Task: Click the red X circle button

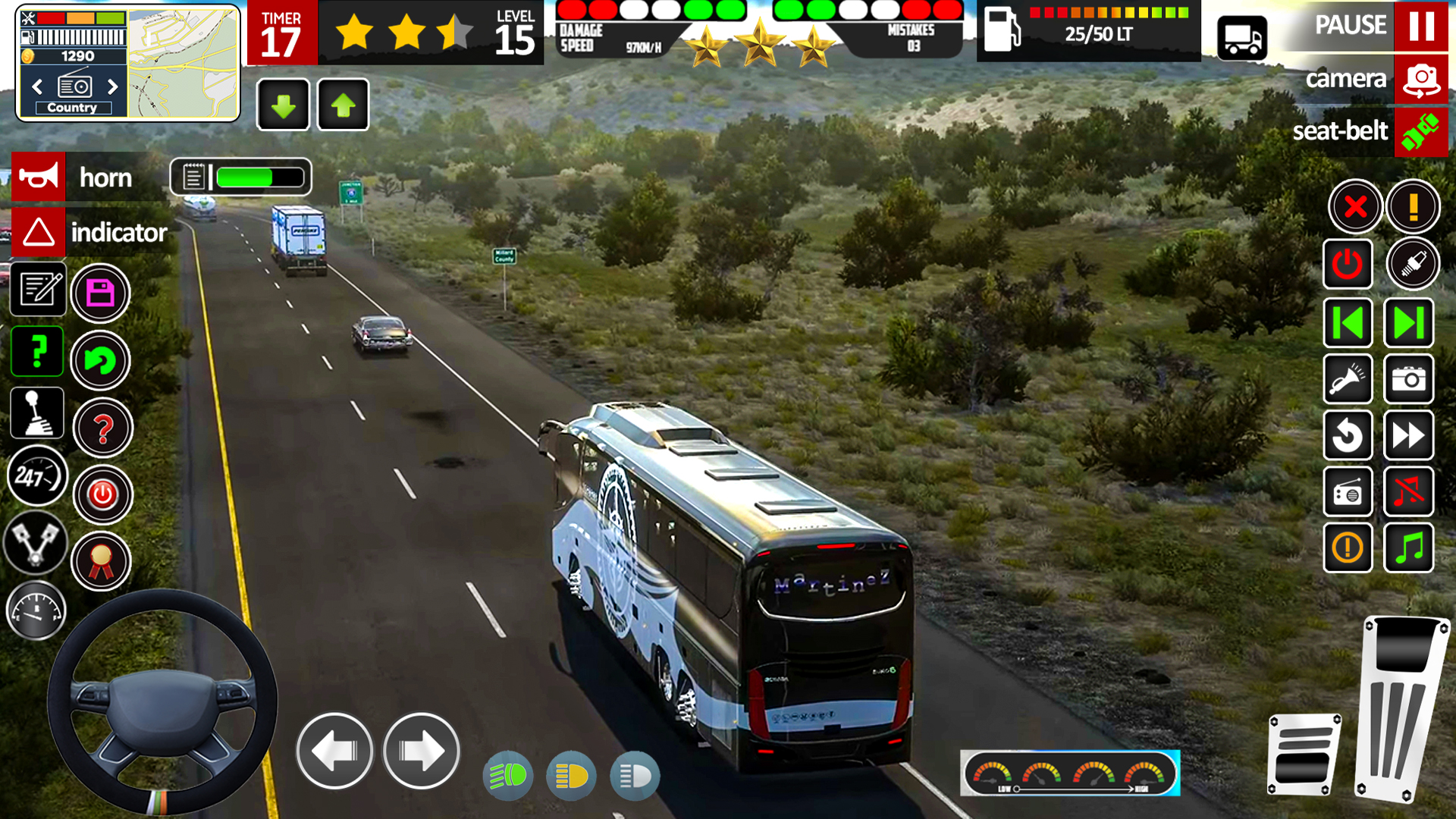Action: (x=1354, y=206)
